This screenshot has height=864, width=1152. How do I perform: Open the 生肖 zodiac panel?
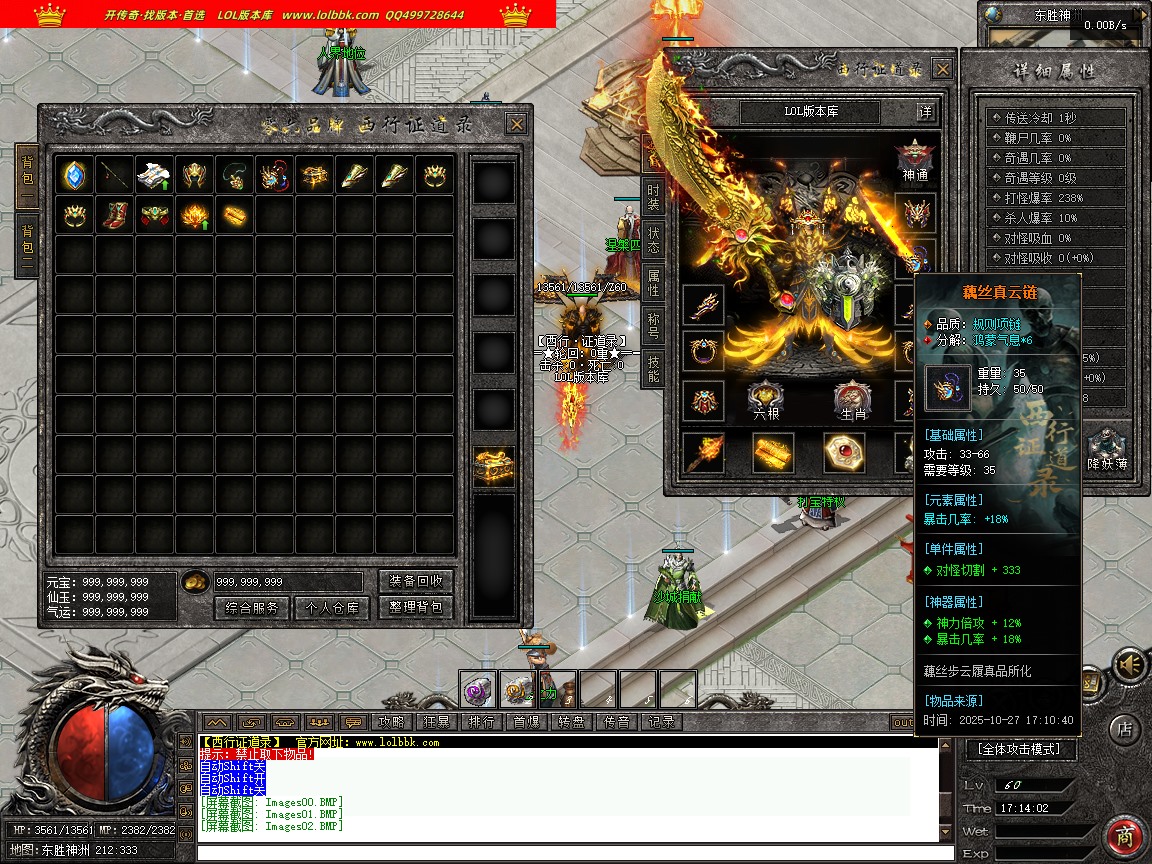tap(853, 400)
